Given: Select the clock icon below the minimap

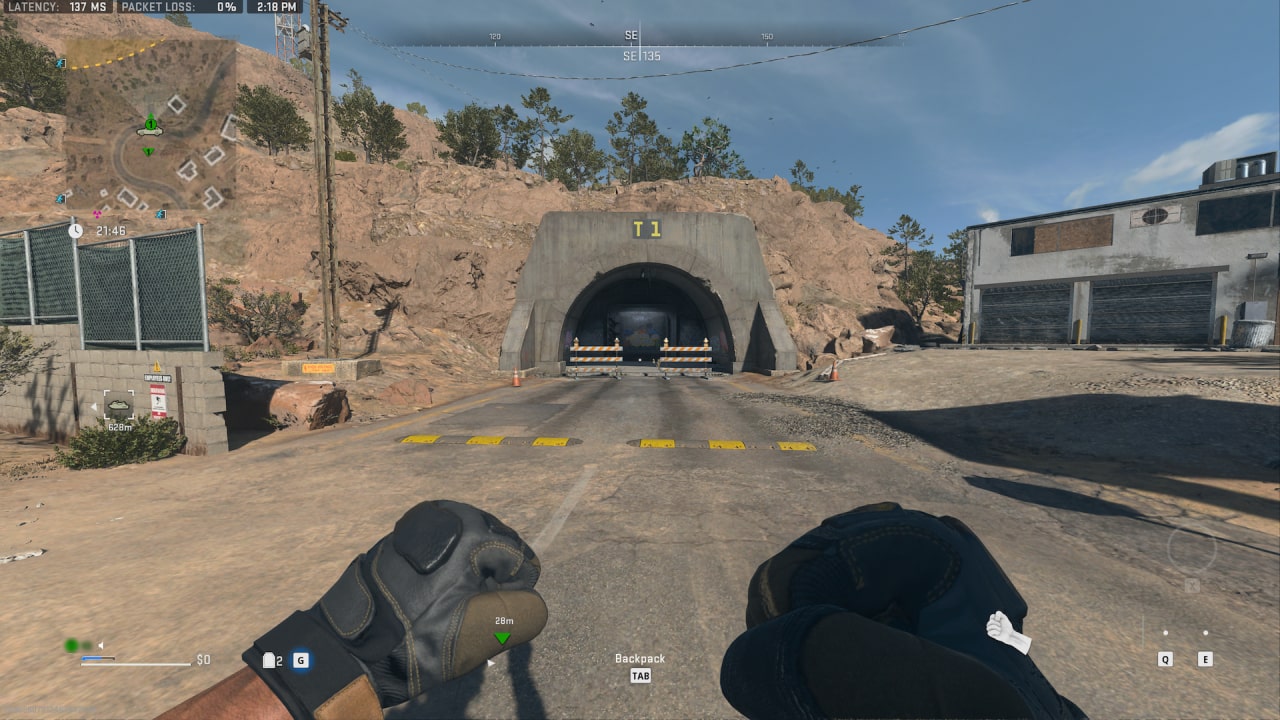Looking at the screenshot, I should [75, 231].
